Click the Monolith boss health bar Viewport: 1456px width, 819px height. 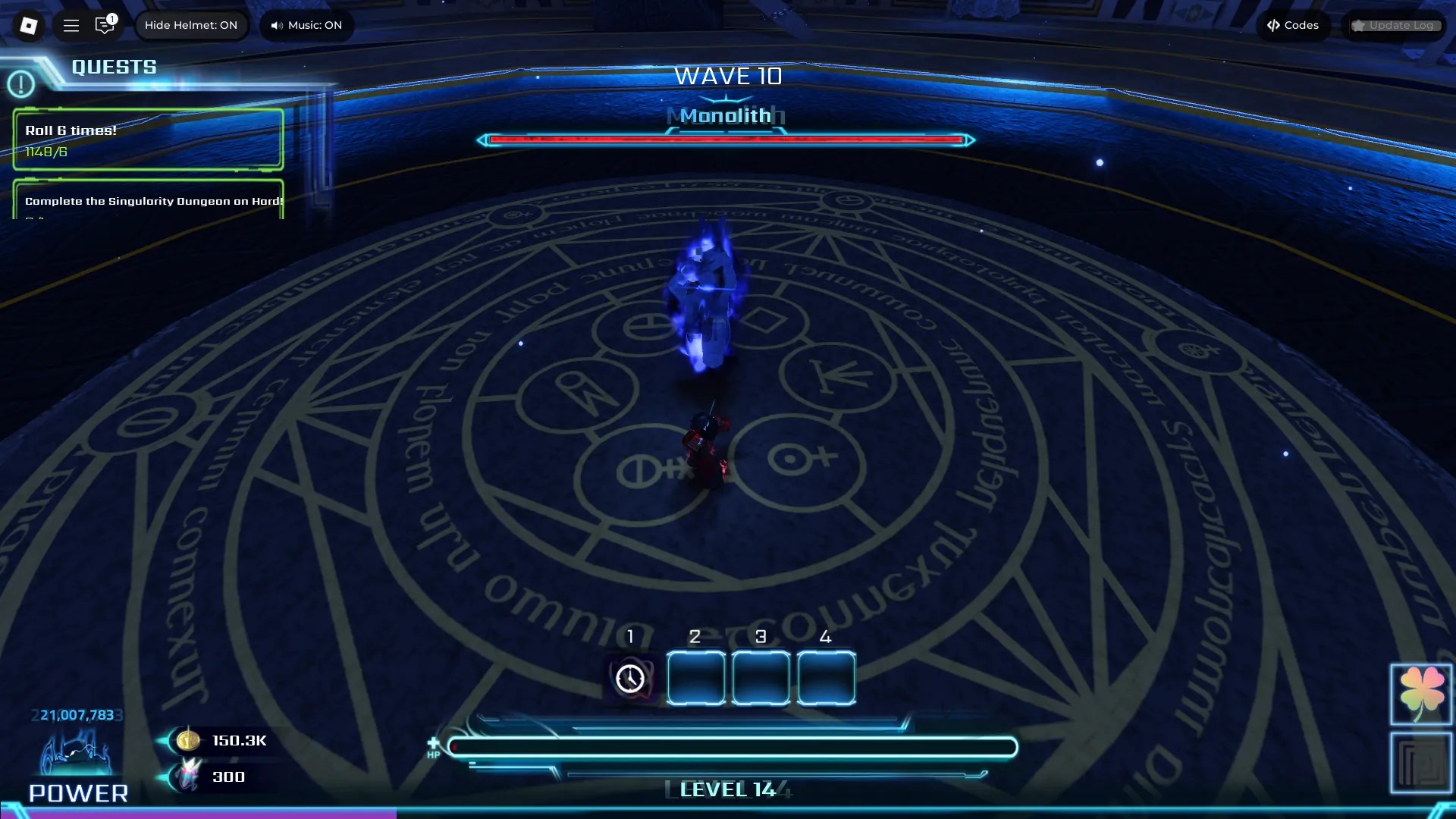pyautogui.click(x=726, y=140)
